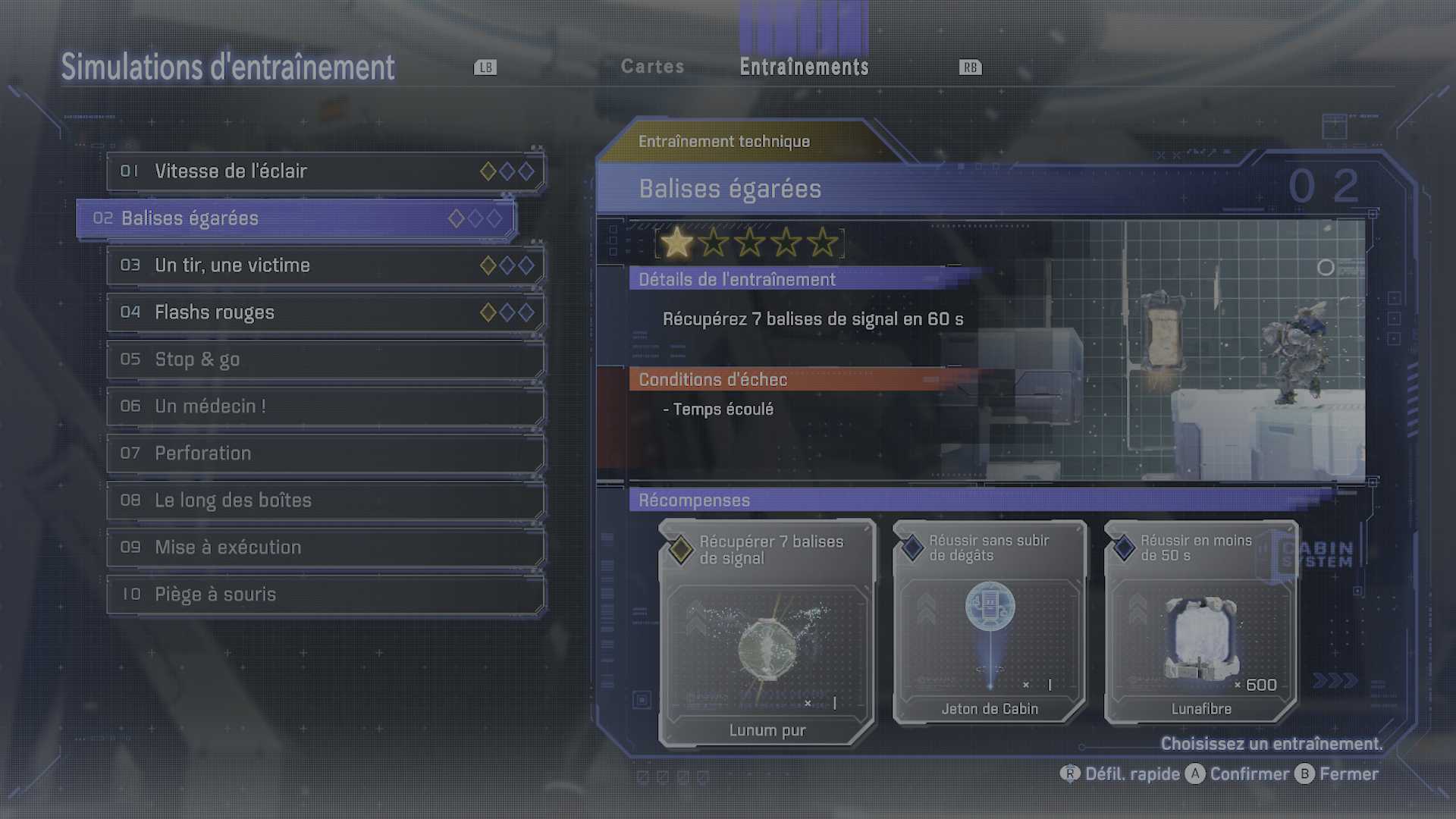This screenshot has width=1456, height=819.
Task: Pick the Stop & go training
Action: [x=325, y=359]
